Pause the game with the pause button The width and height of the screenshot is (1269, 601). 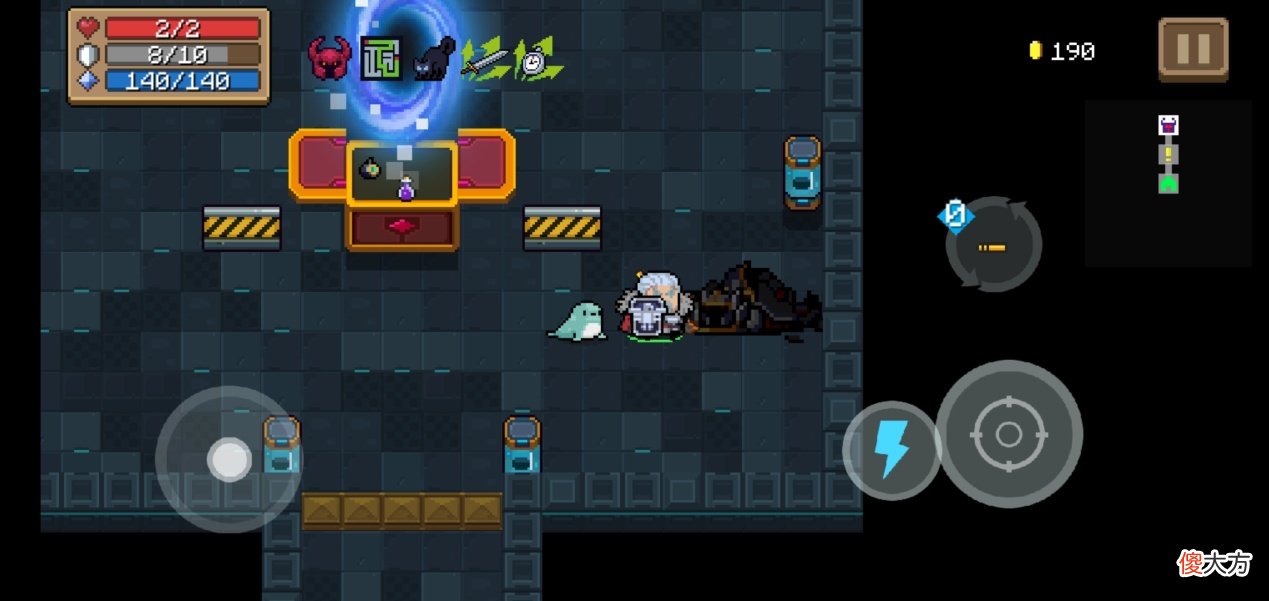pos(1193,49)
